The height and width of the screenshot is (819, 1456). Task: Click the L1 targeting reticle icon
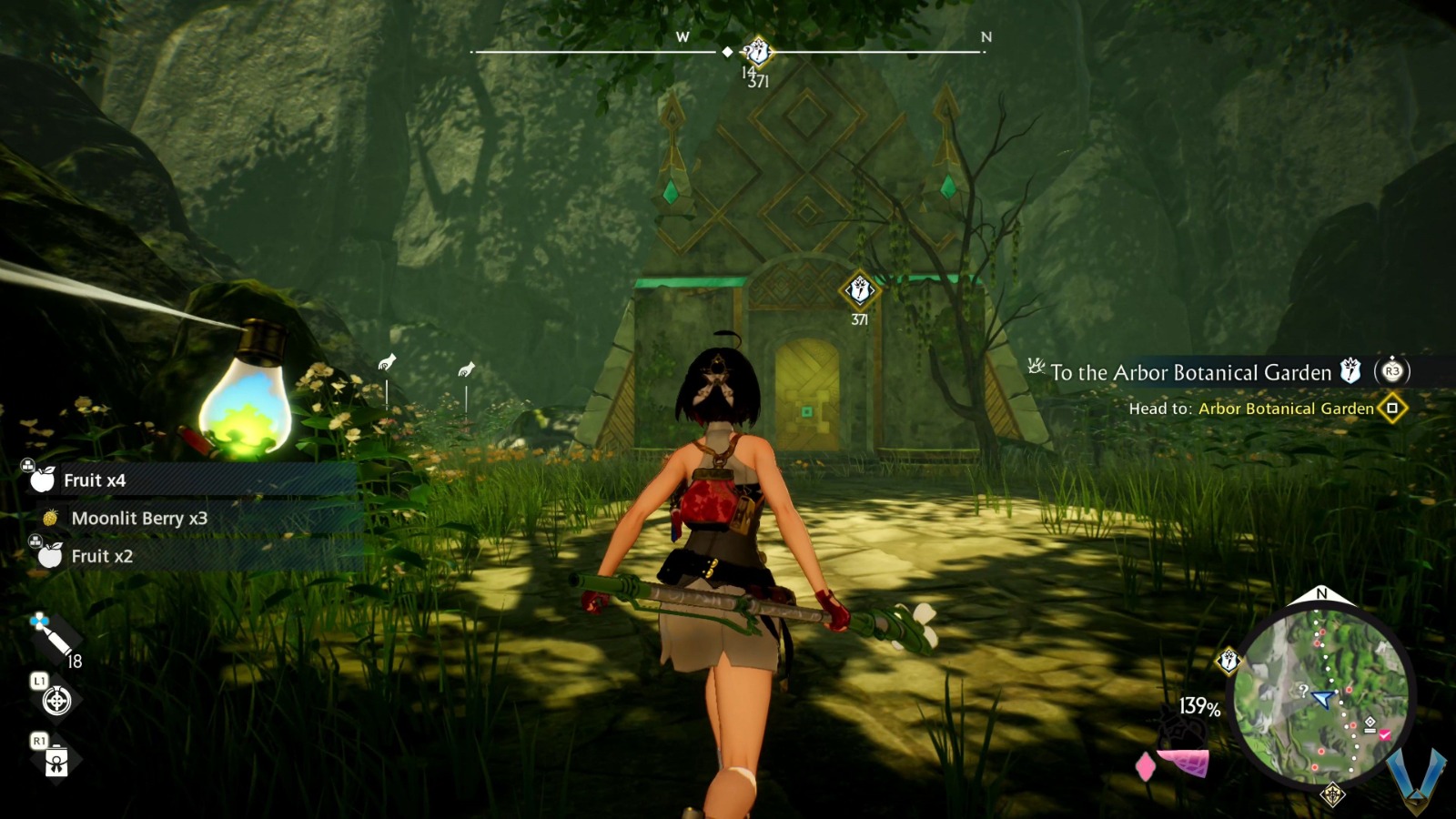point(56,701)
